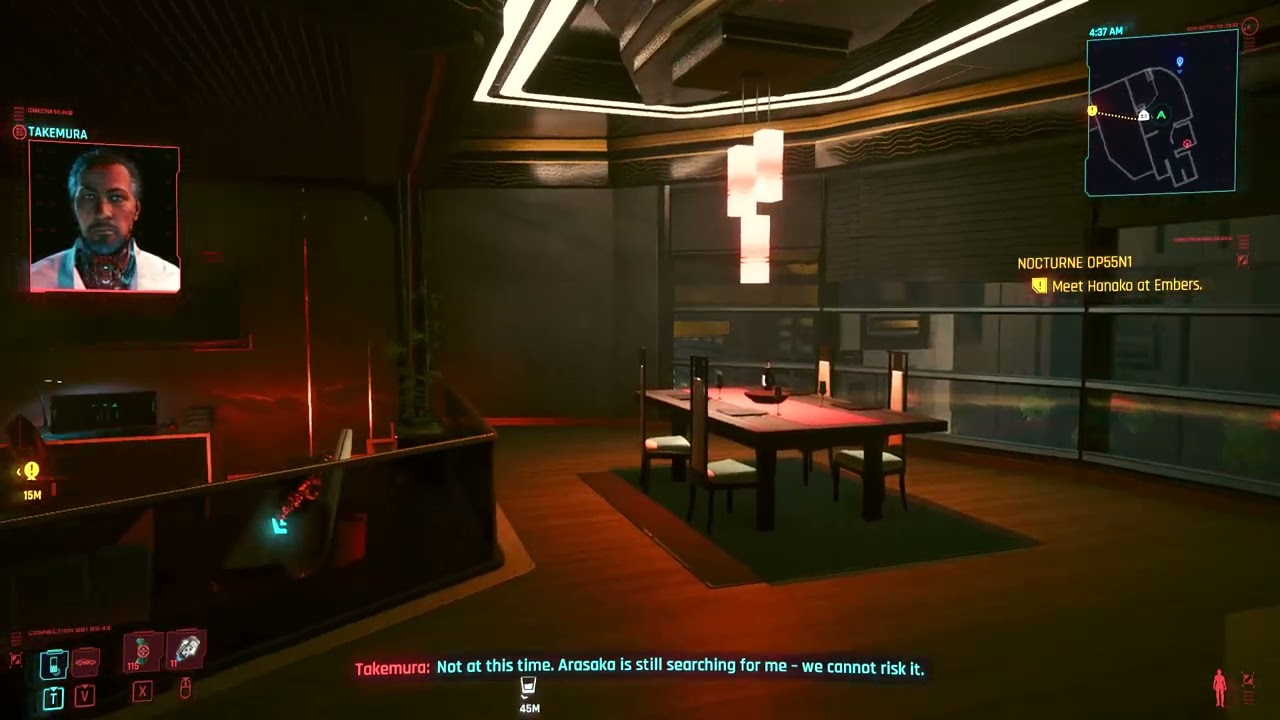Select the NOCTURNE OP55N1 quest title
Viewport: 1280px width, 720px height.
(1073, 263)
